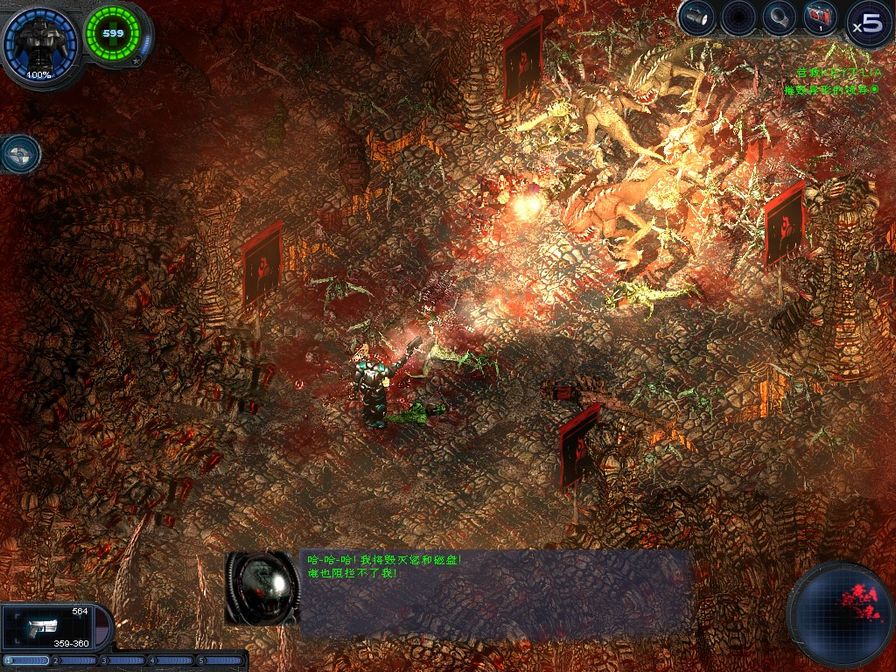Switch to weapon slot 3
The height and width of the screenshot is (672, 896).
(125, 661)
